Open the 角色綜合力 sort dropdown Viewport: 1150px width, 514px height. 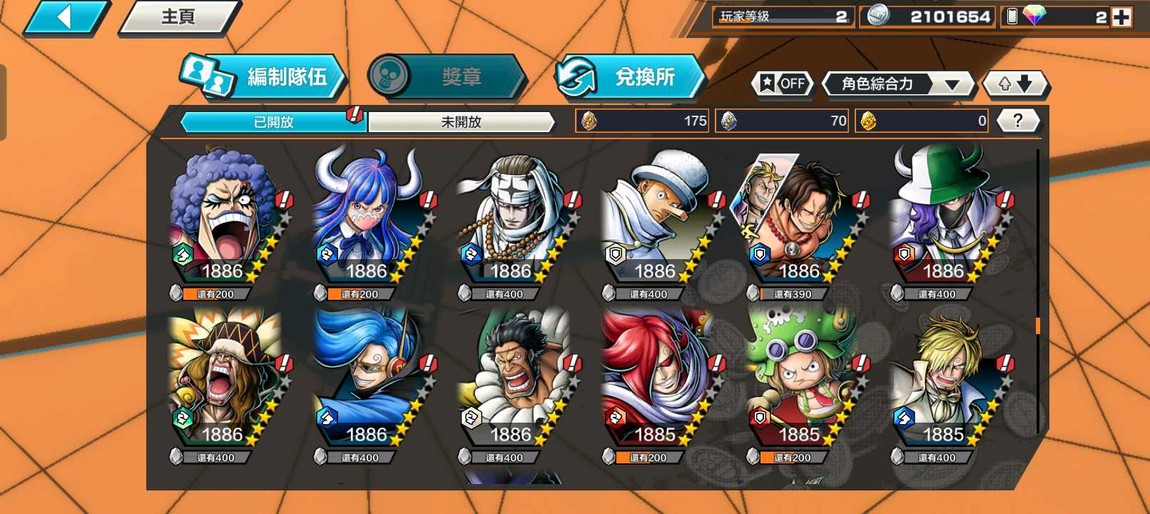pos(898,84)
